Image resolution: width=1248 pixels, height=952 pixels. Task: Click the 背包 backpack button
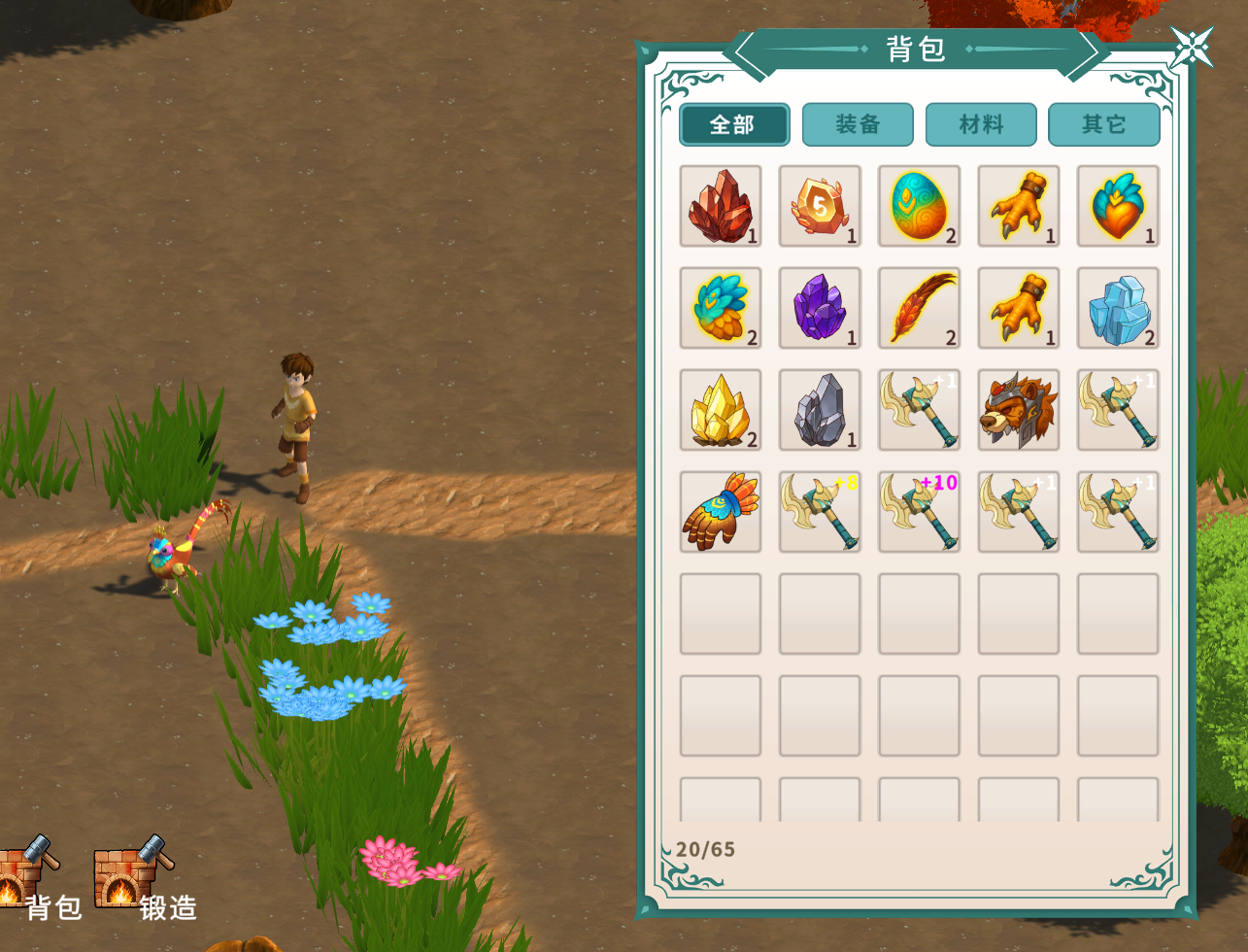point(29,879)
